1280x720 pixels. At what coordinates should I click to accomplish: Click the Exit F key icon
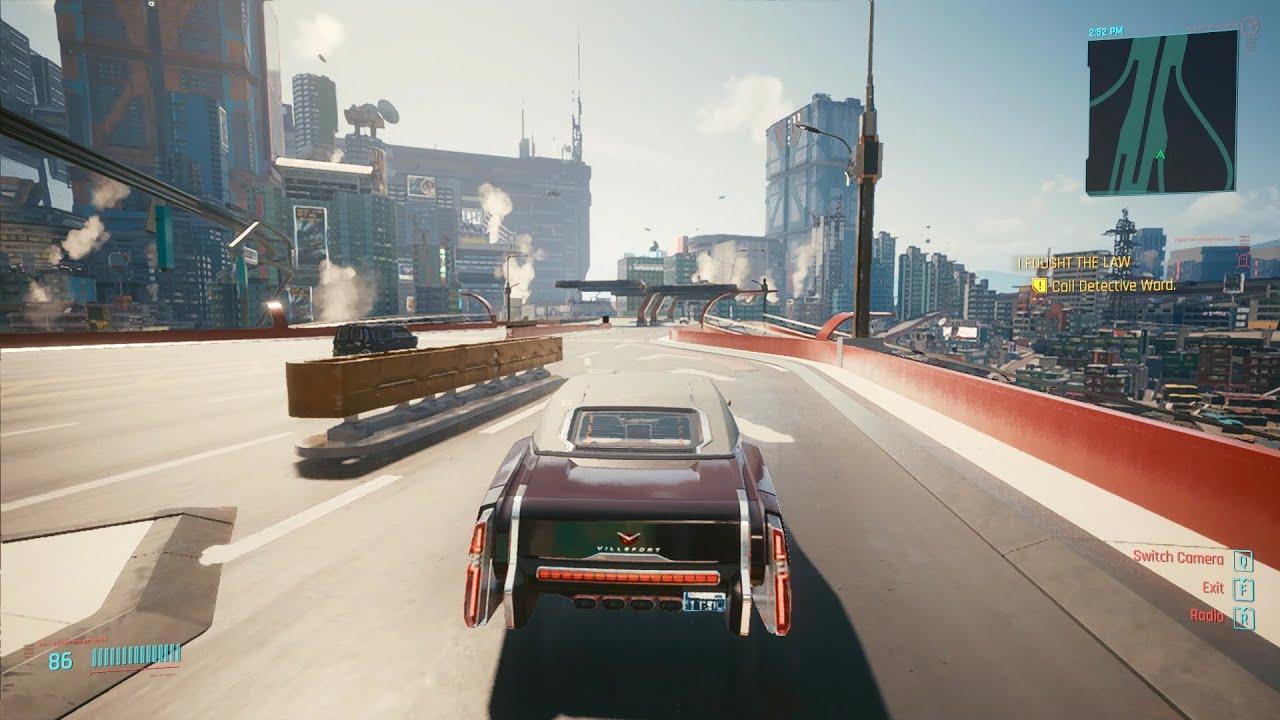coord(1243,589)
